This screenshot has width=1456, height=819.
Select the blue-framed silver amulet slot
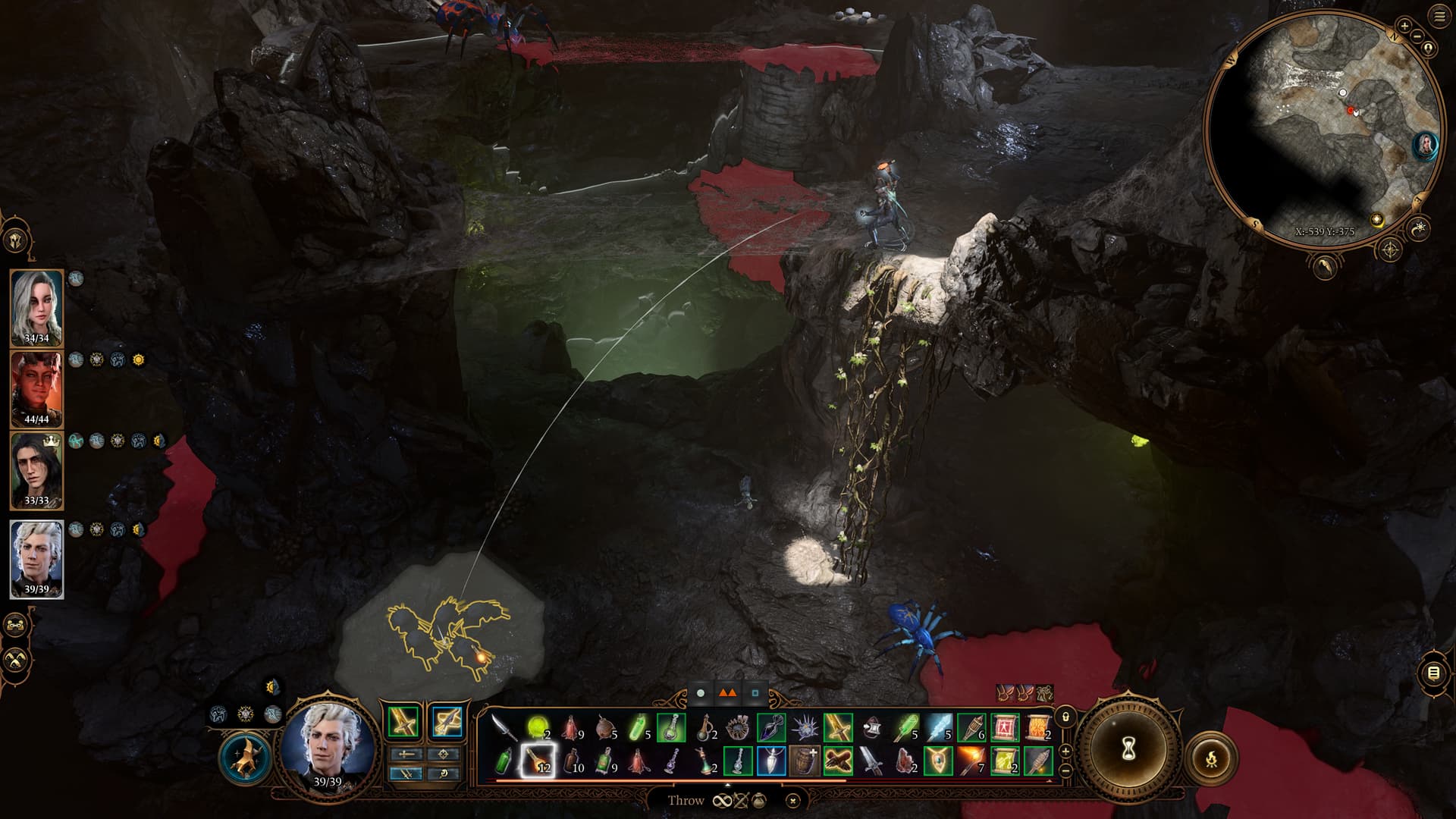(x=771, y=761)
